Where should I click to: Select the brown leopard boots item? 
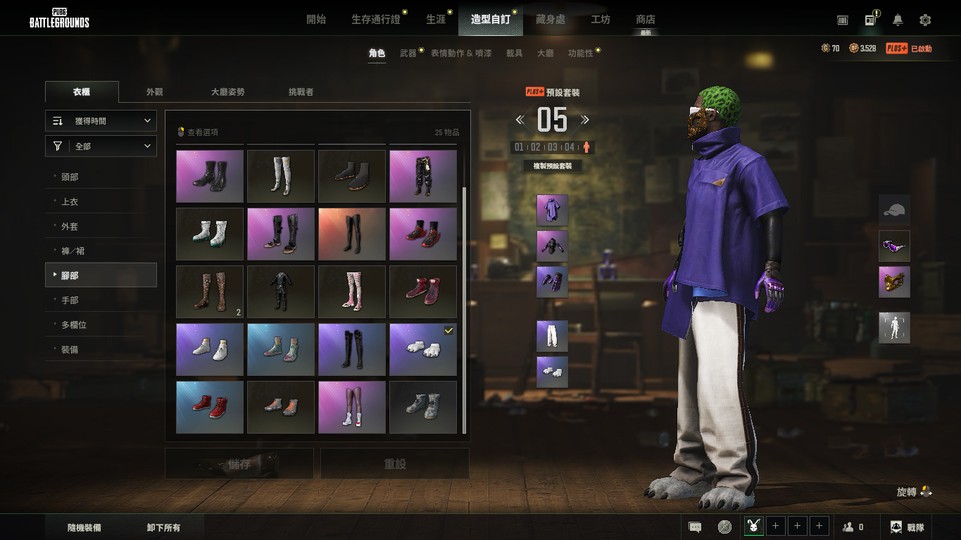209,291
